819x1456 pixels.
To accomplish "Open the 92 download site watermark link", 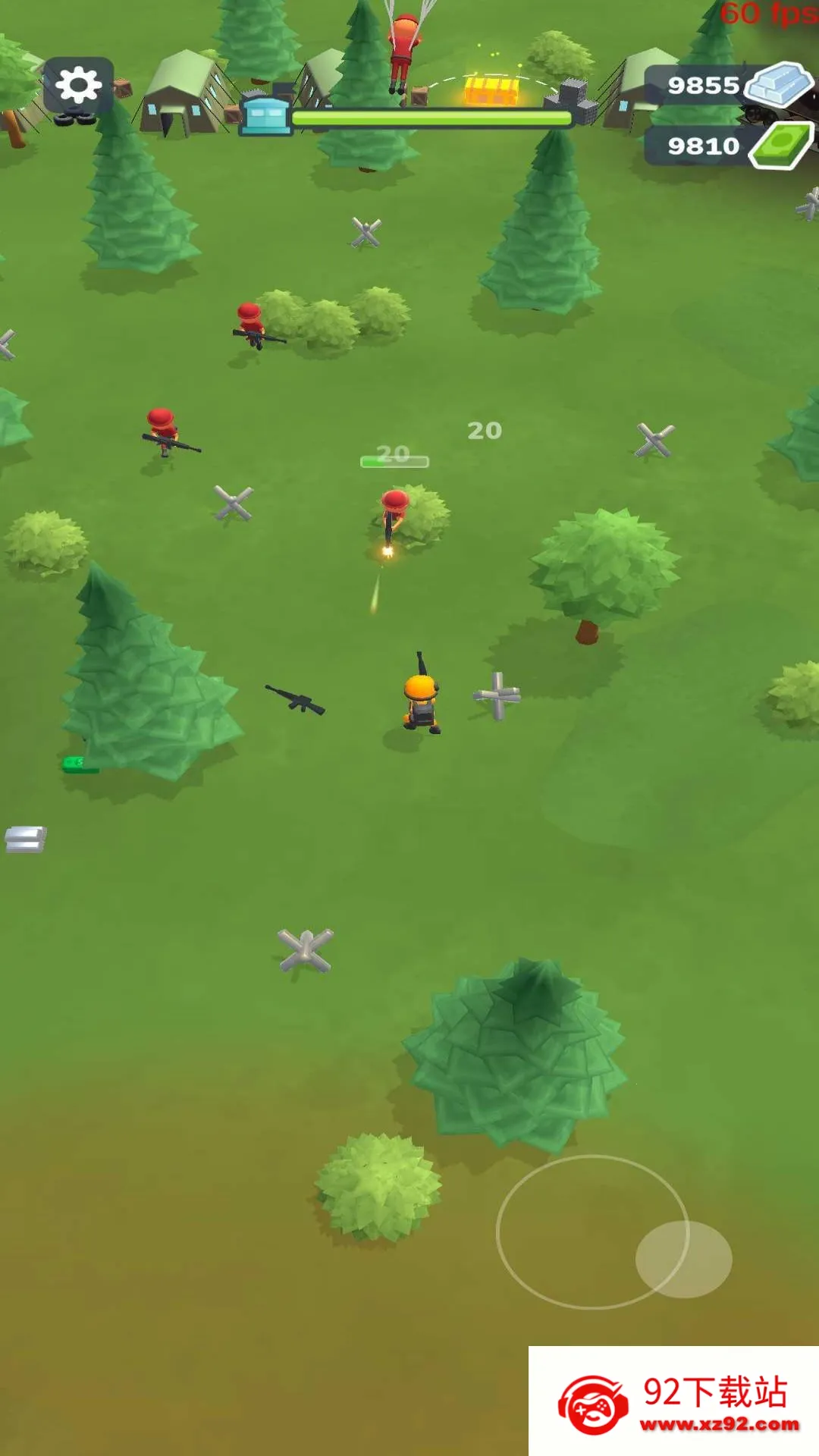I will pyautogui.click(x=673, y=1401).
